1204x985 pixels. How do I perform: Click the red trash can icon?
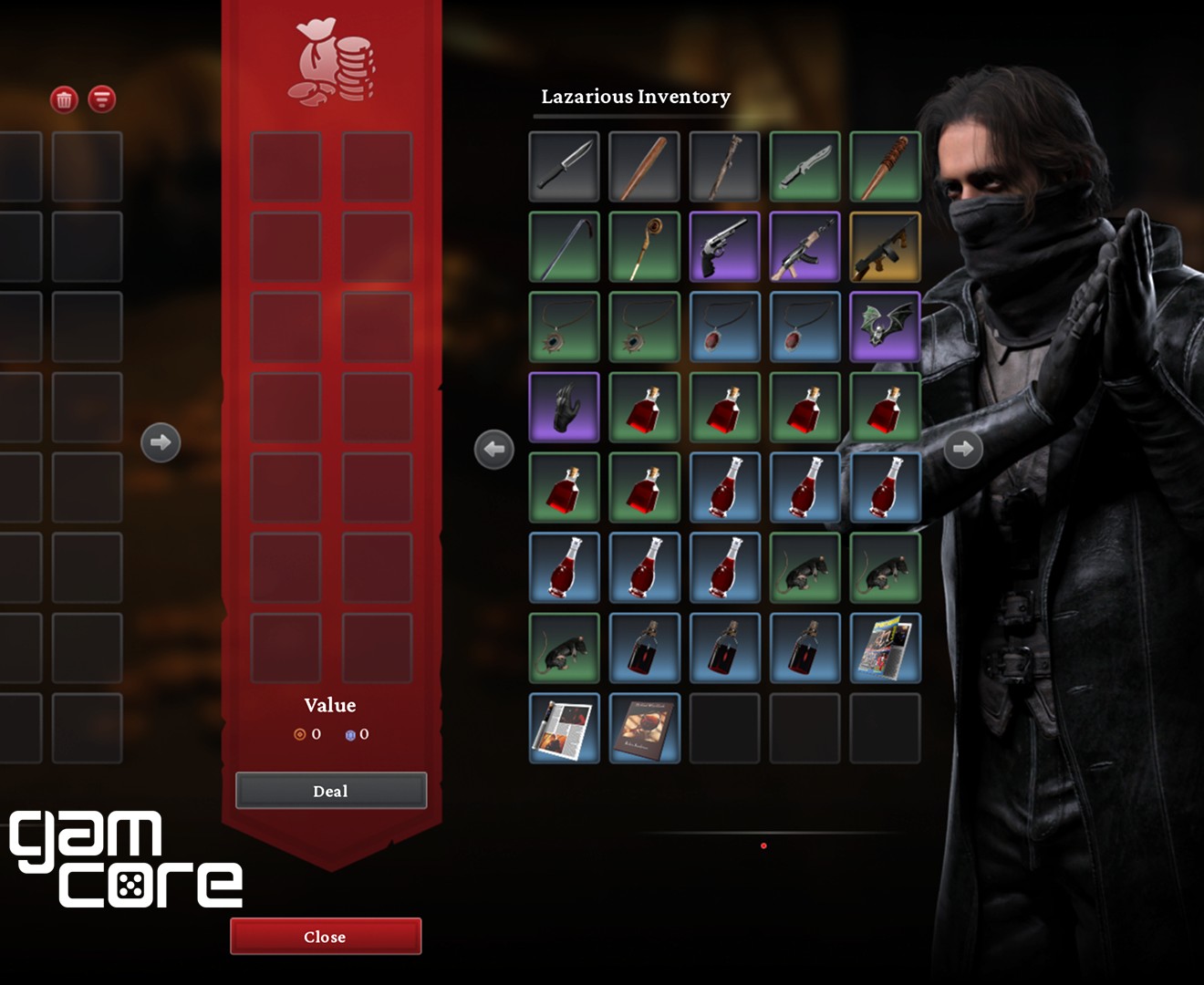coord(64,99)
